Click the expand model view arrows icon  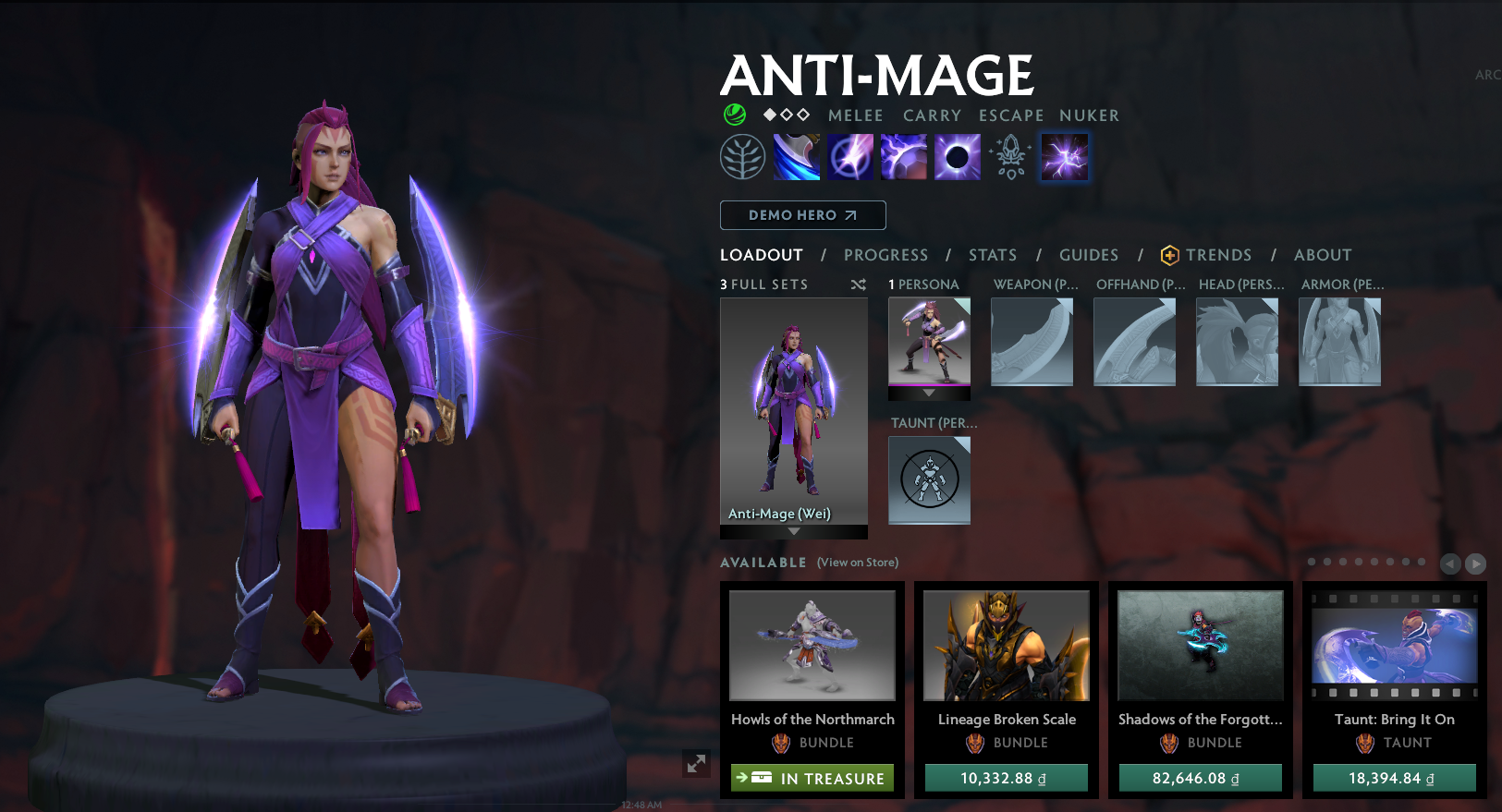pyautogui.click(x=697, y=764)
